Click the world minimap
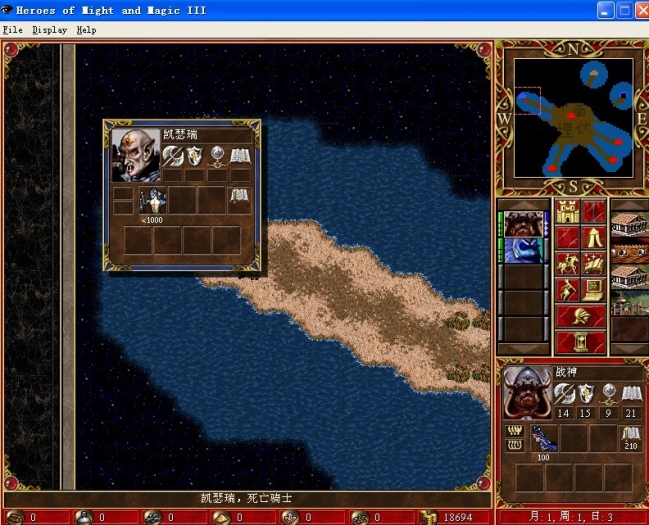This screenshot has width=649, height=525. [x=573, y=119]
